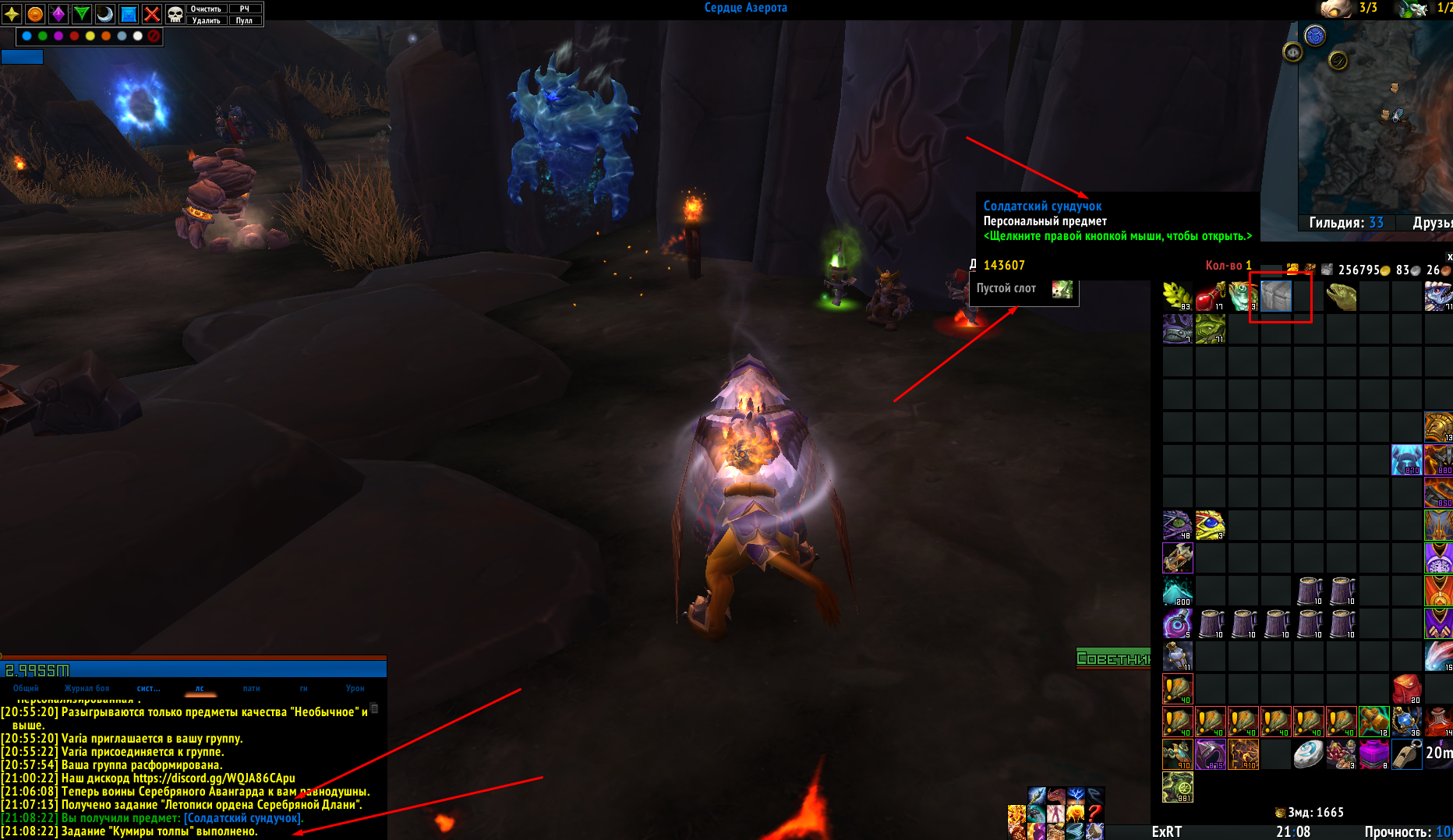Set the green triangle raid marker
The height and width of the screenshot is (840, 1453).
pyautogui.click(x=82, y=14)
